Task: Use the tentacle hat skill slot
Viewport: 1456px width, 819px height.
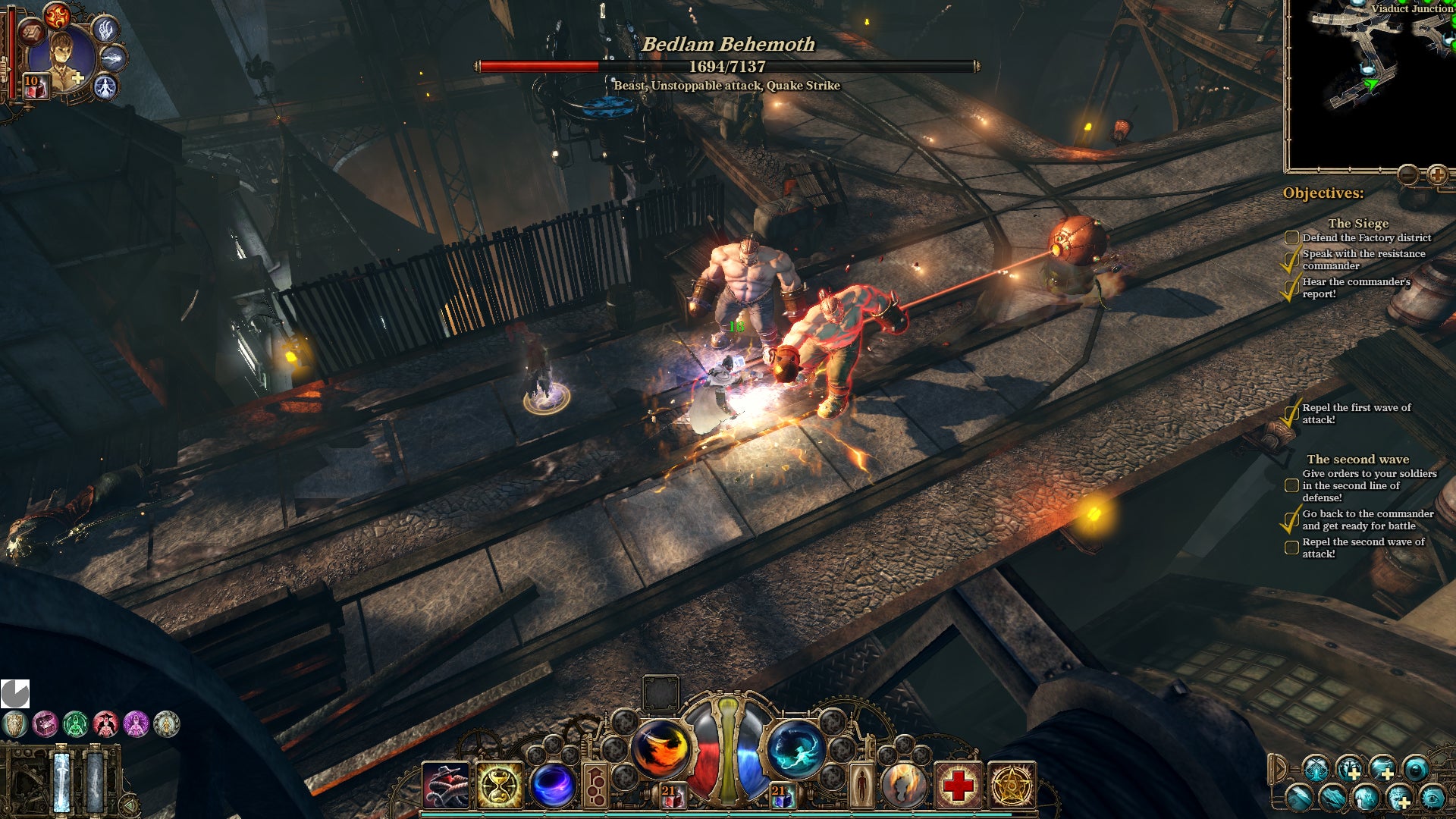Action: coord(446,785)
